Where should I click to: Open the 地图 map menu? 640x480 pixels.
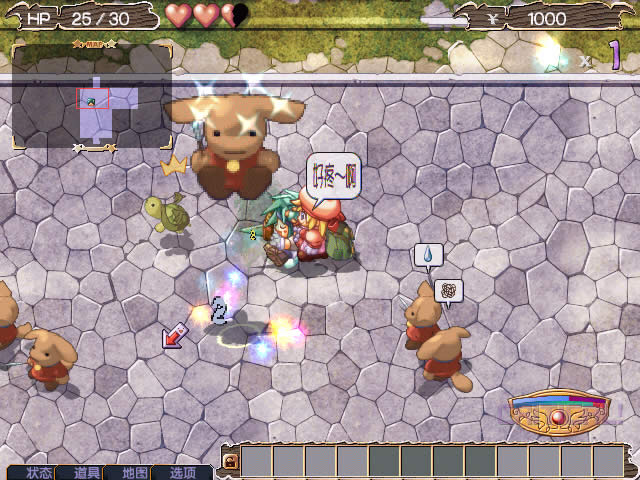(135, 472)
